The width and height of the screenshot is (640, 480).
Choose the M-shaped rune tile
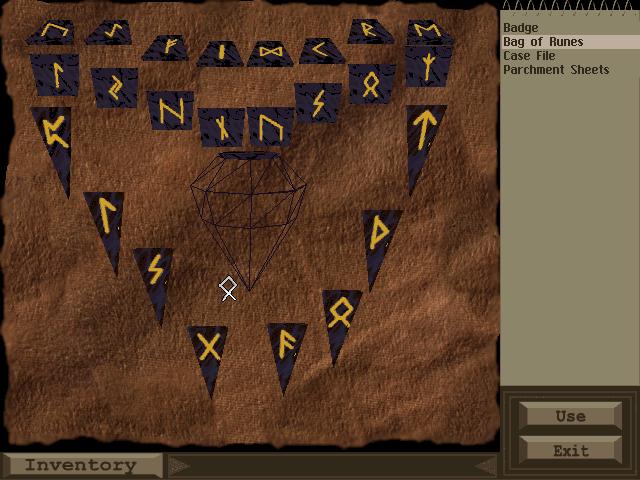click(427, 33)
